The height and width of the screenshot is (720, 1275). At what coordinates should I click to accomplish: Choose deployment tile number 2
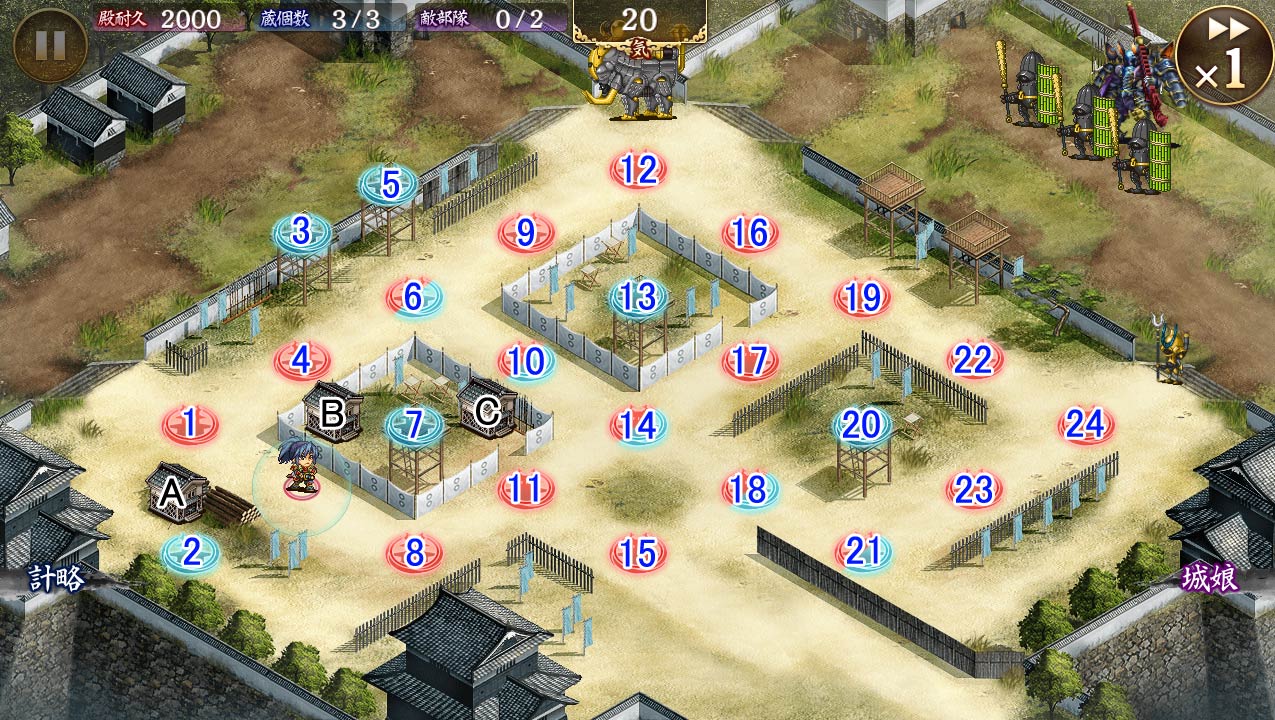pos(190,553)
